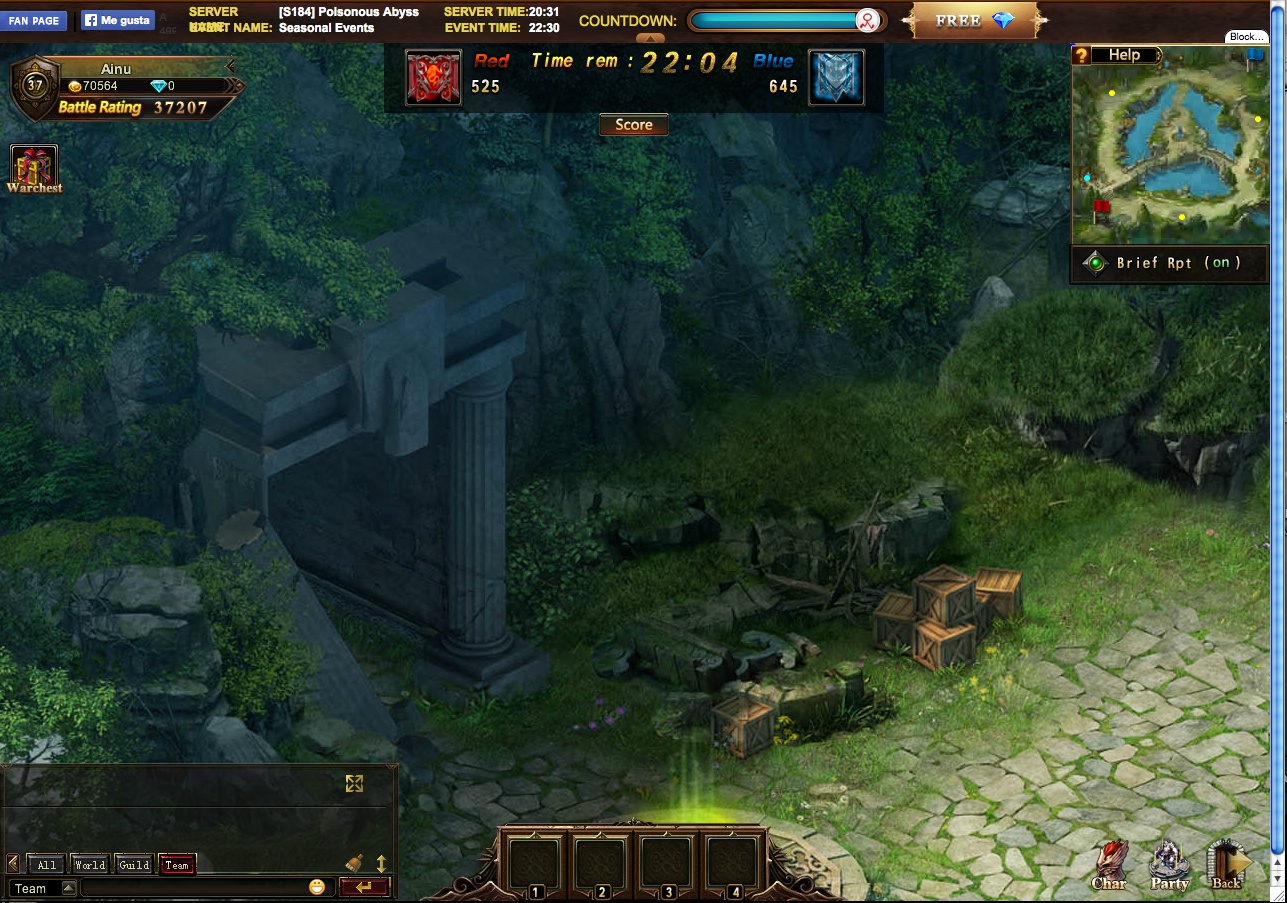
Task: Open the Party menu
Action: [1169, 864]
